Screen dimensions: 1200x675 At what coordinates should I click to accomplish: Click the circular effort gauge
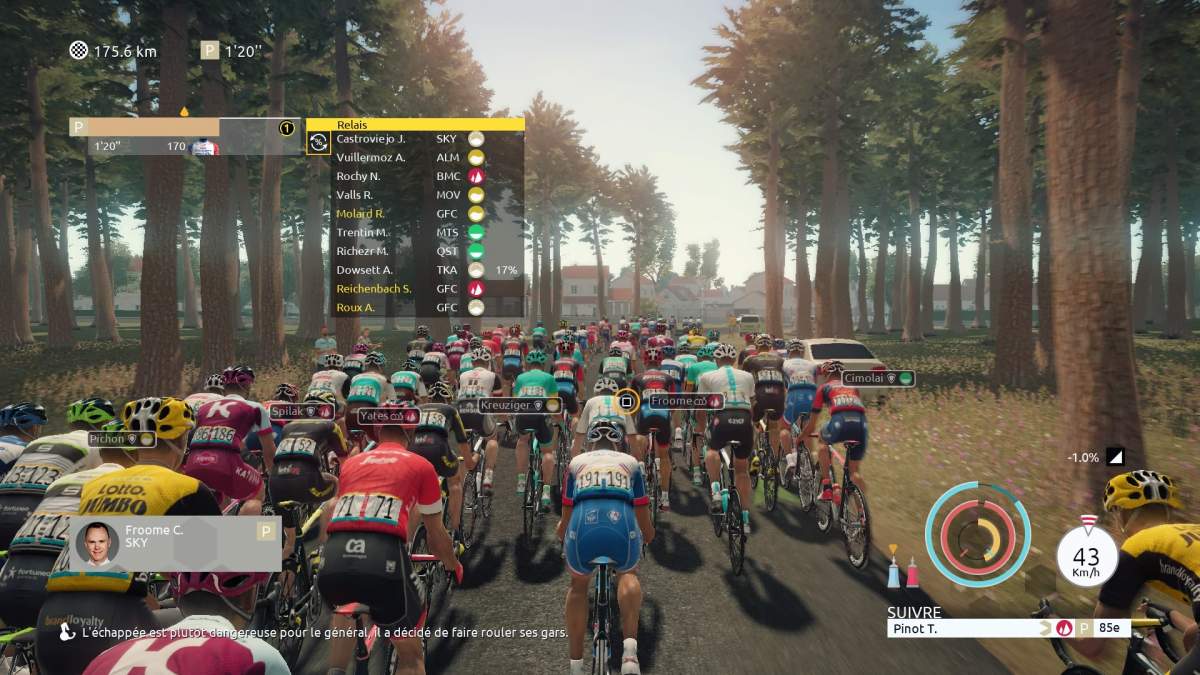976,534
